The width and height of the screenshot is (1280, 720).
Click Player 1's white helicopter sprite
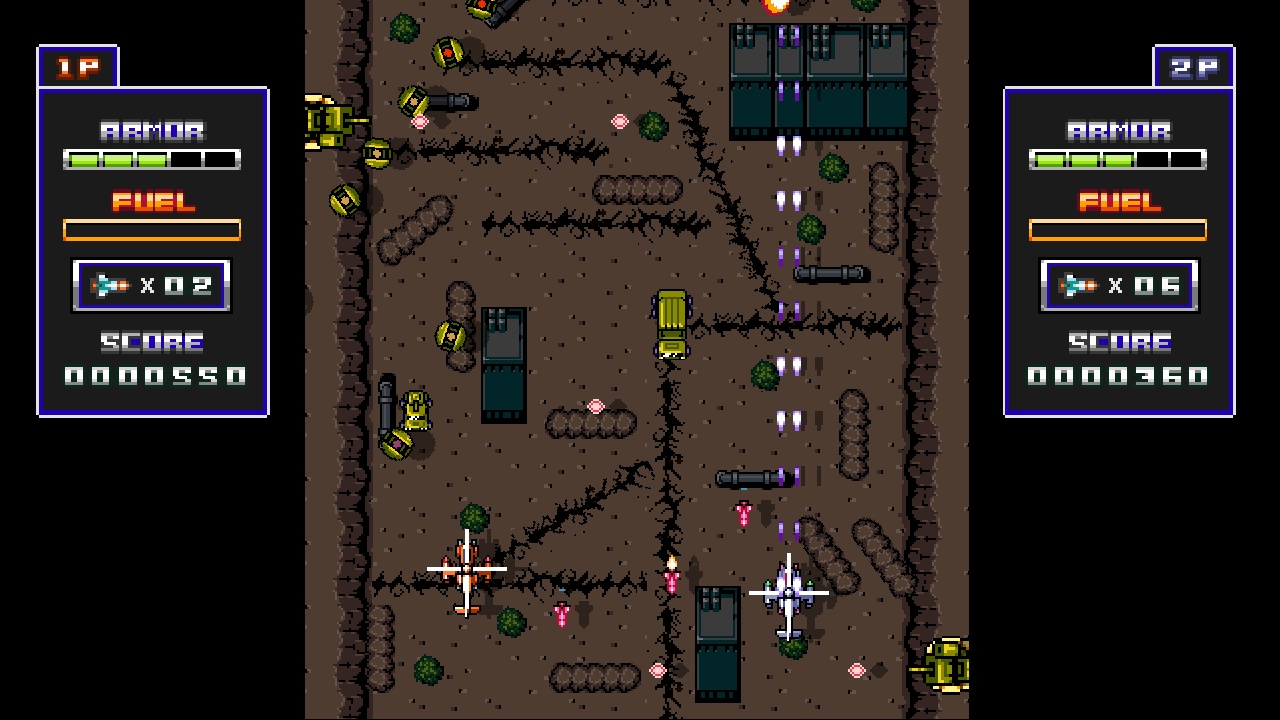466,568
